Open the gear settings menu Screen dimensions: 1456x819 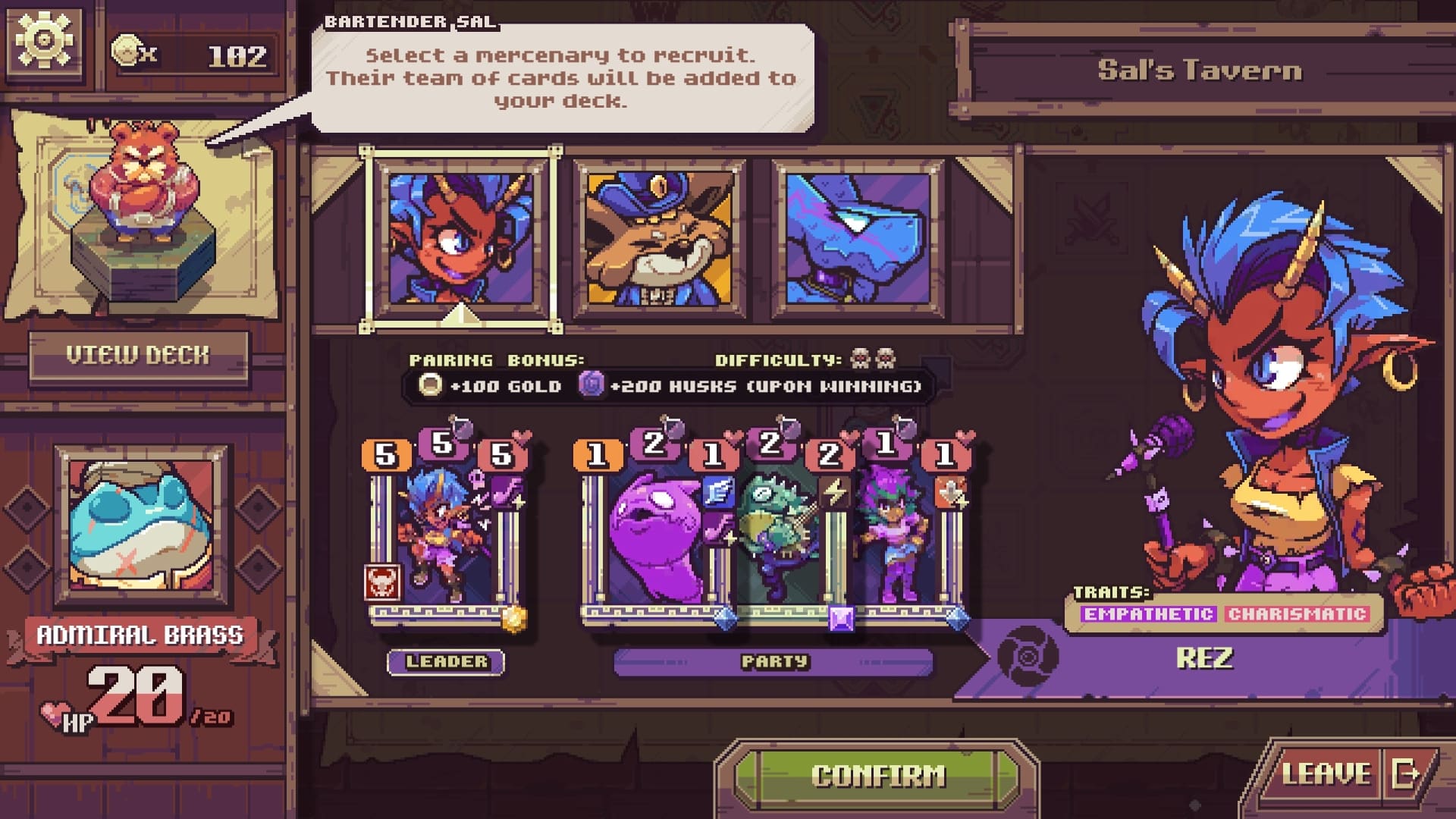(x=44, y=39)
